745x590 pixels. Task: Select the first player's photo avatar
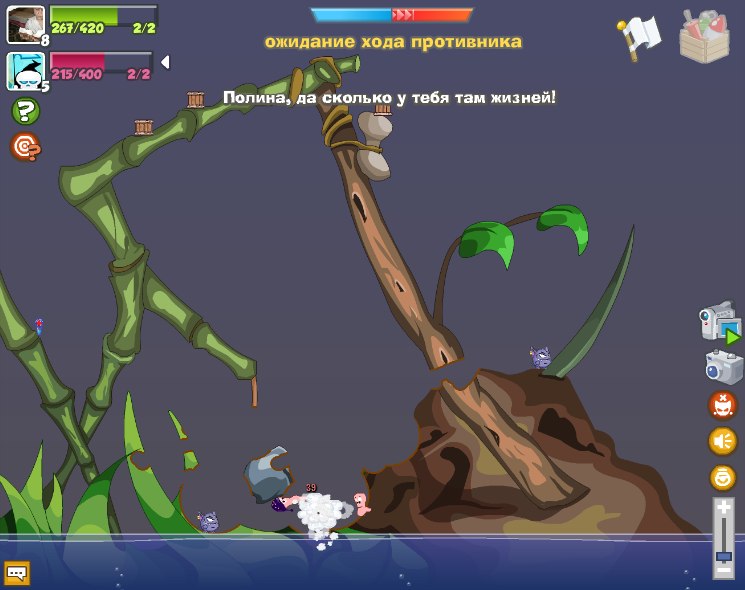[24, 23]
